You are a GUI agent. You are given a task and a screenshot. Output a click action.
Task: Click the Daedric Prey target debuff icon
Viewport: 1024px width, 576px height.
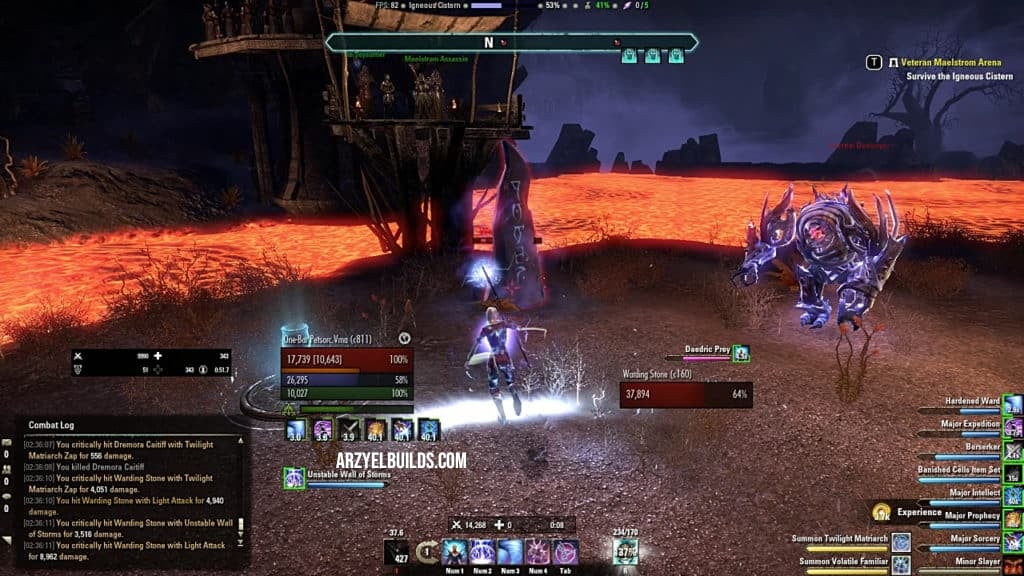click(x=741, y=353)
